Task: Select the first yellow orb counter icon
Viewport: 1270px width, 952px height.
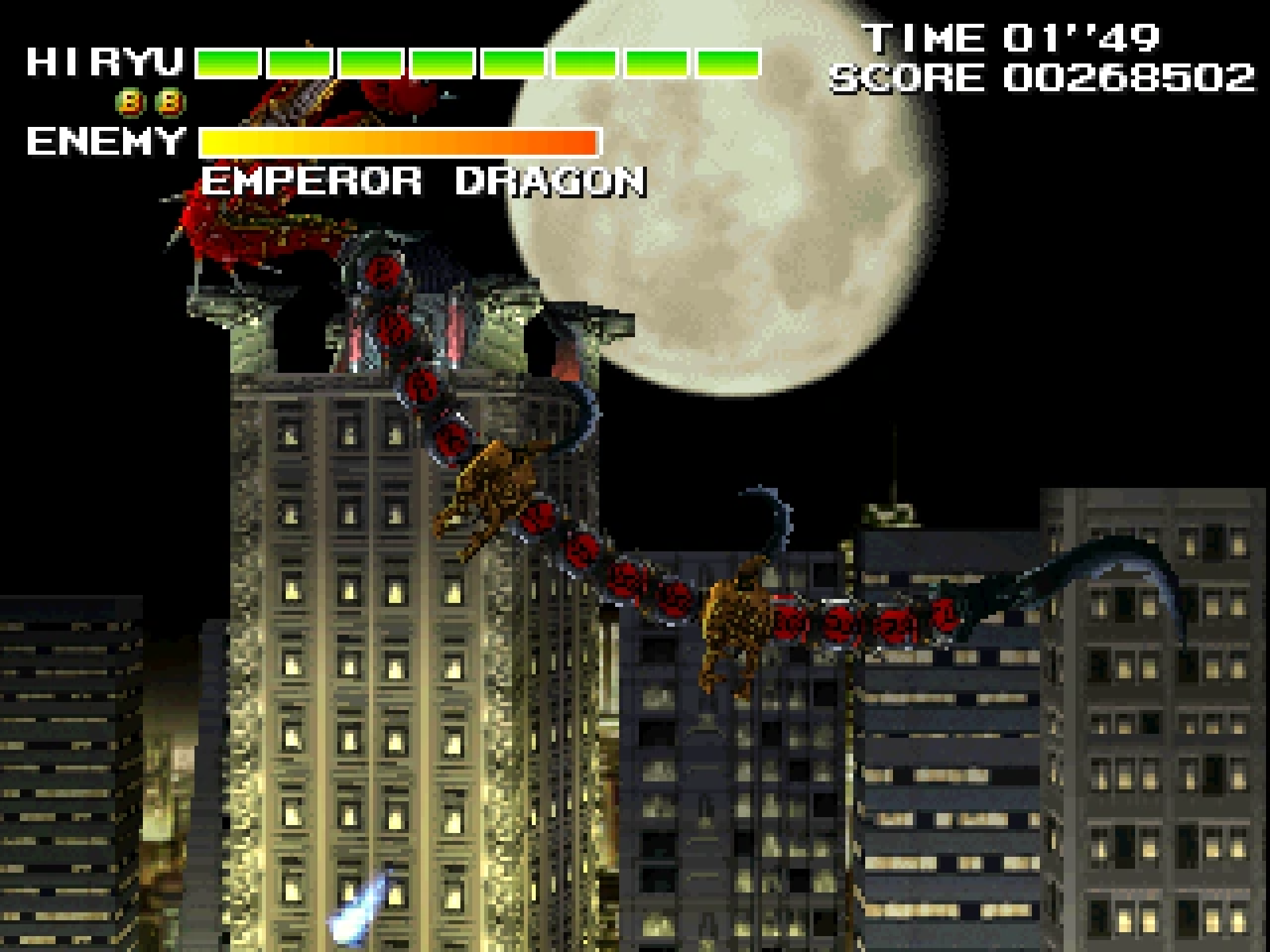Action: click(130, 102)
